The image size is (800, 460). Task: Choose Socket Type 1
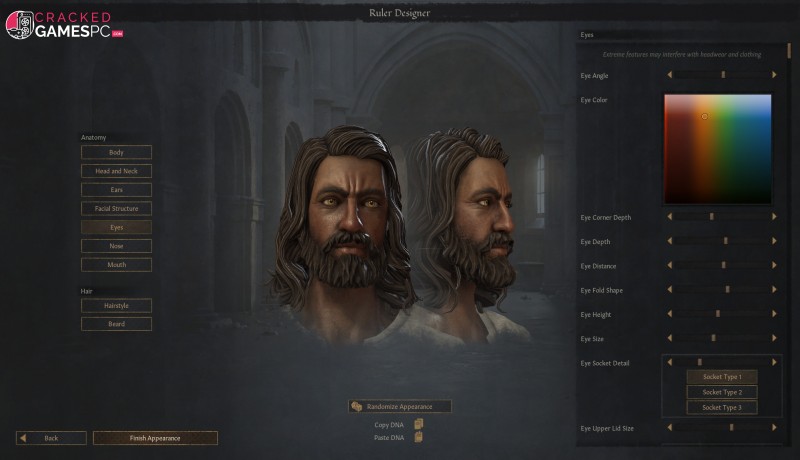[721, 377]
